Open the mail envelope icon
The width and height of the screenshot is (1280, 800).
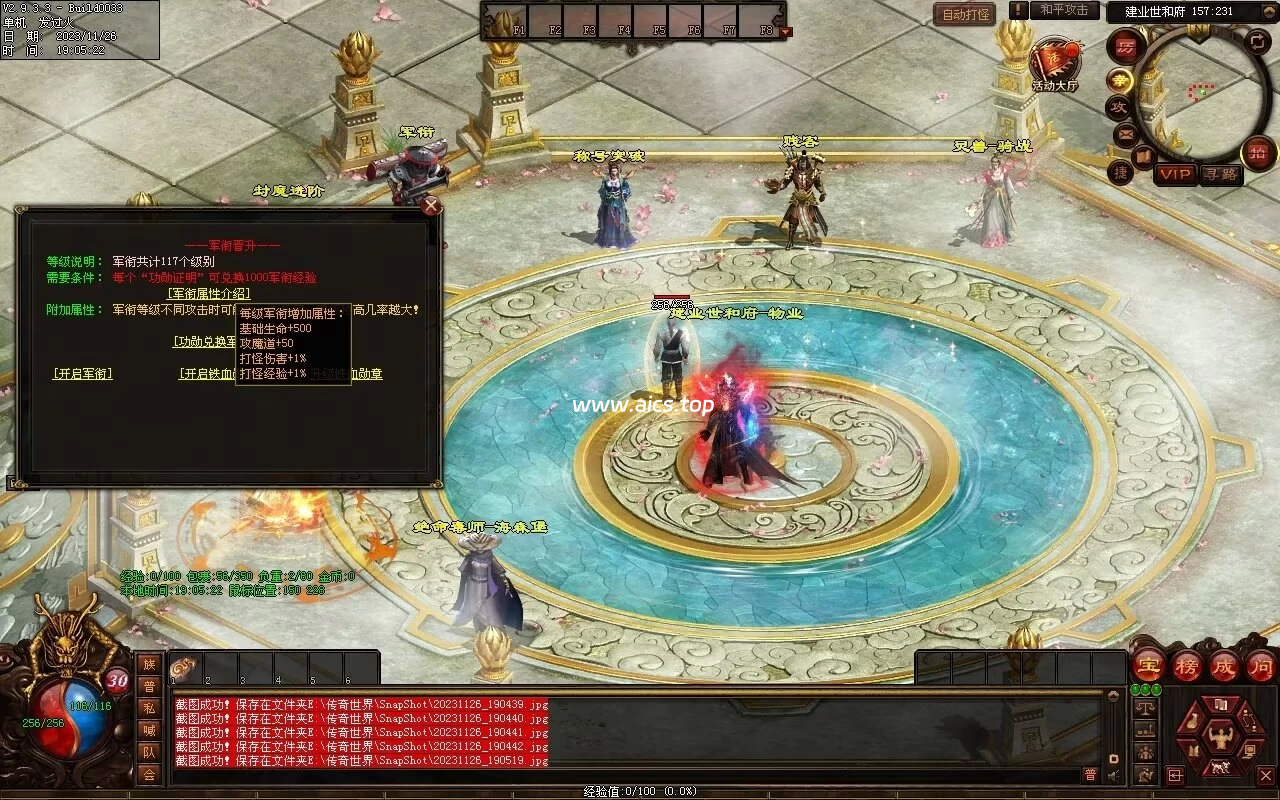click(x=1126, y=133)
